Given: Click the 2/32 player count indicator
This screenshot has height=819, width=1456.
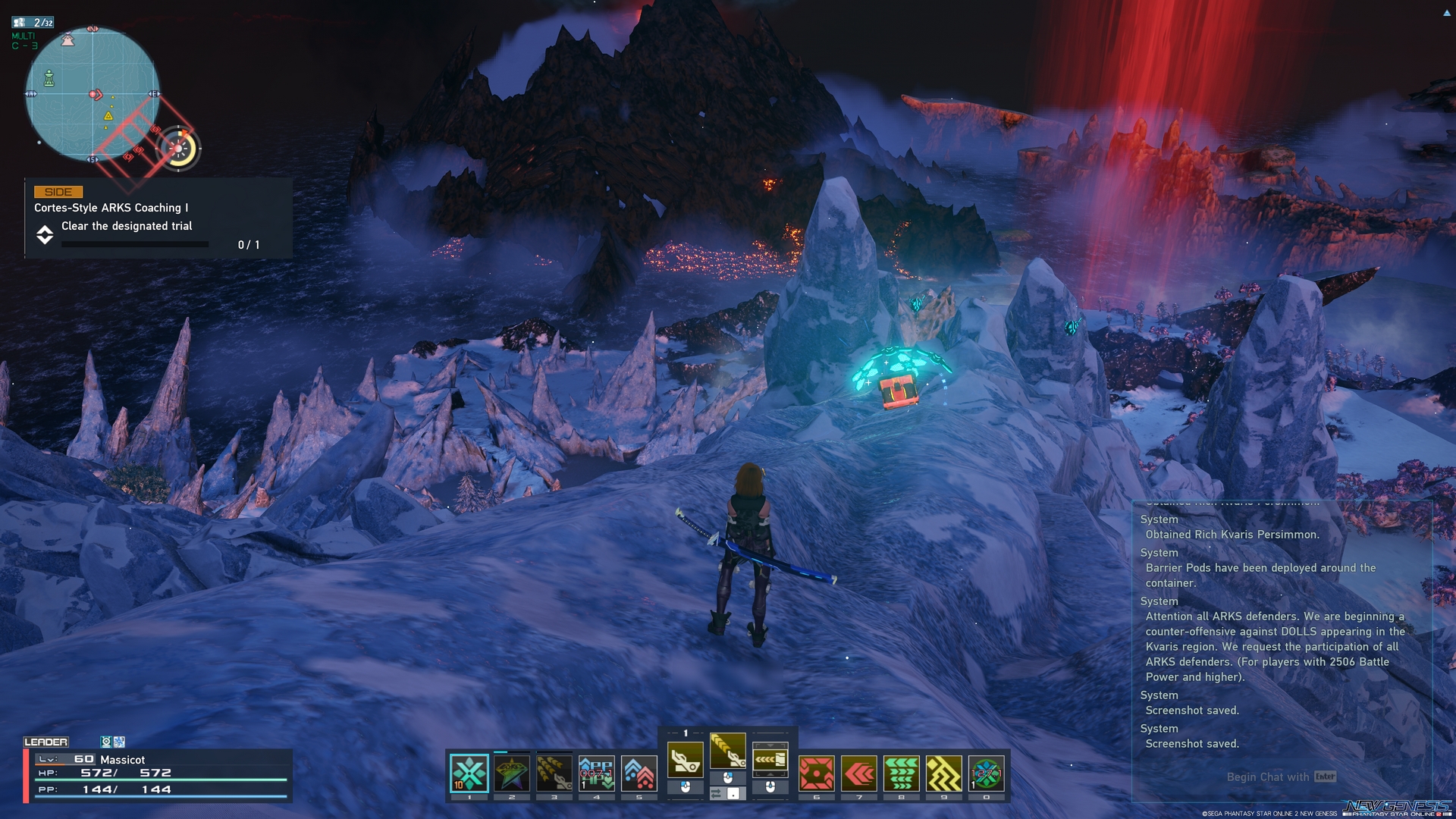Looking at the screenshot, I should coord(34,22).
